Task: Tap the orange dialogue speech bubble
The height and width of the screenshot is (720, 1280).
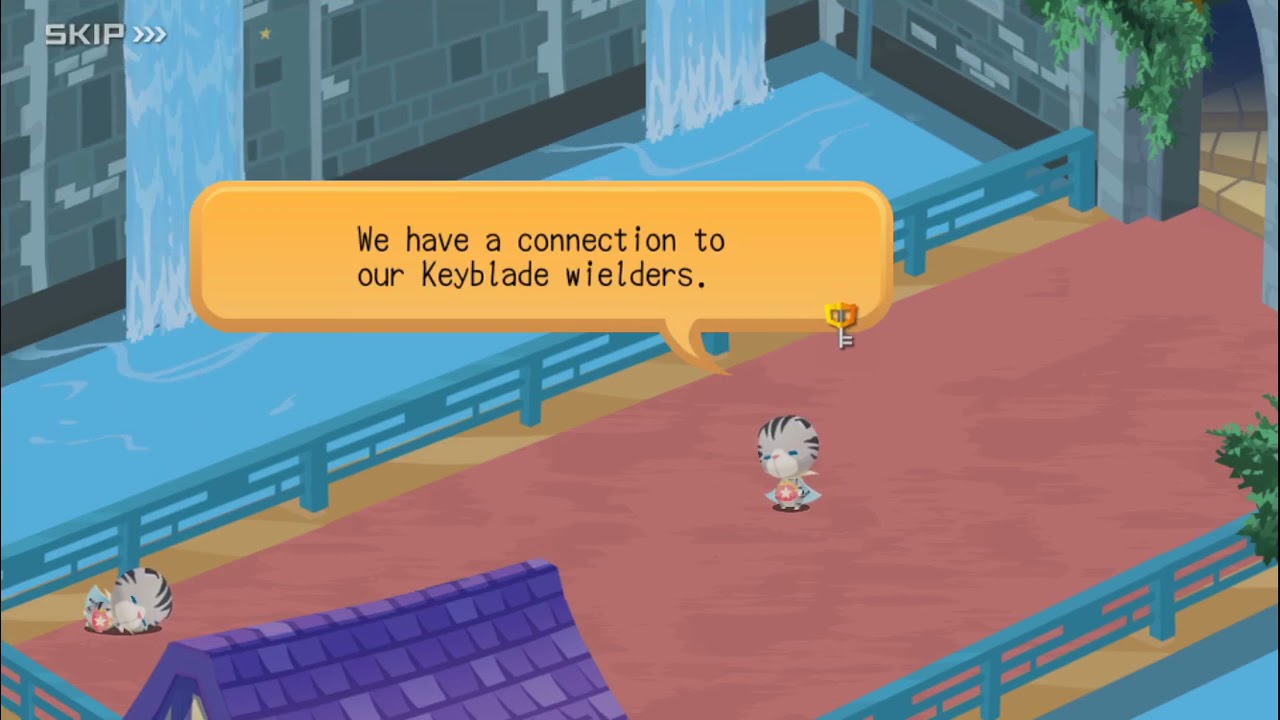Action: pyautogui.click(x=540, y=257)
